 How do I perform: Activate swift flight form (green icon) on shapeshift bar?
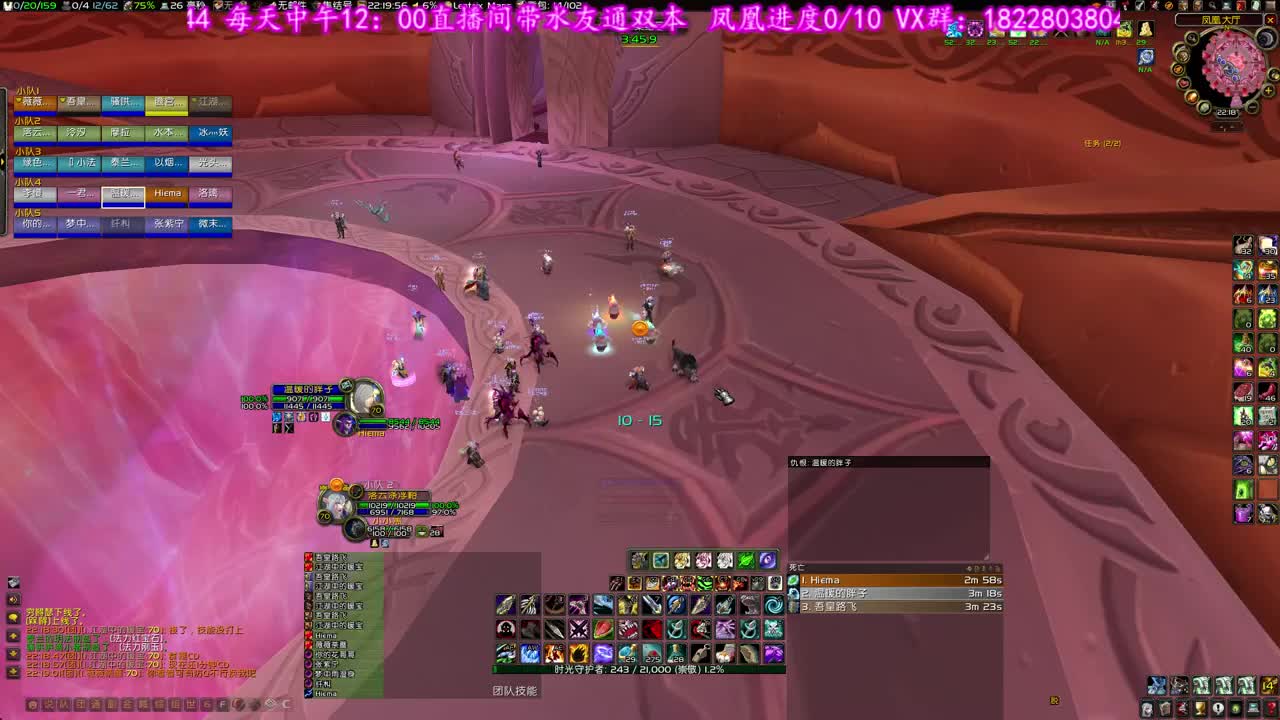pyautogui.click(x=745, y=561)
